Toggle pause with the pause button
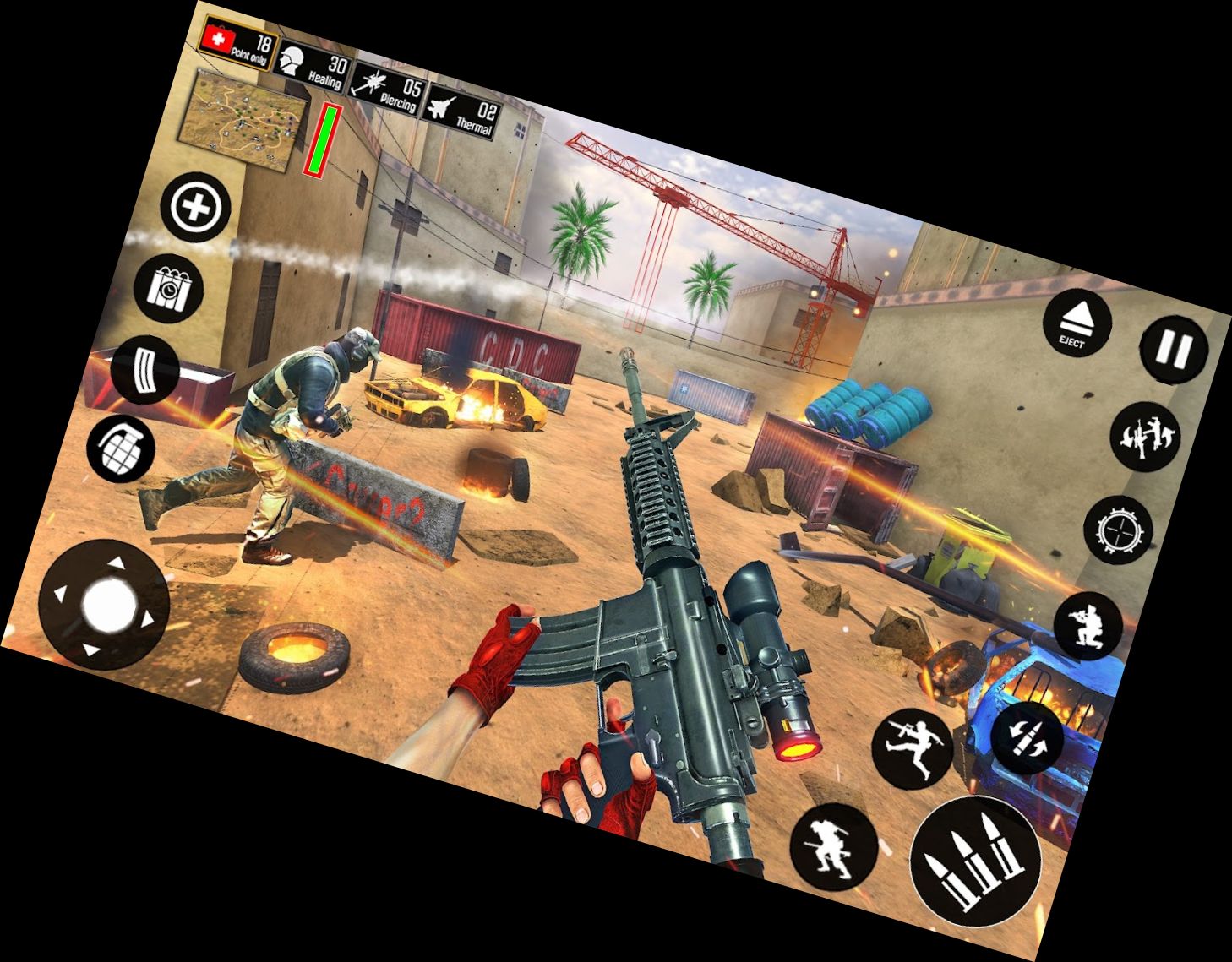Screen dimensions: 1232x962 (1175, 351)
